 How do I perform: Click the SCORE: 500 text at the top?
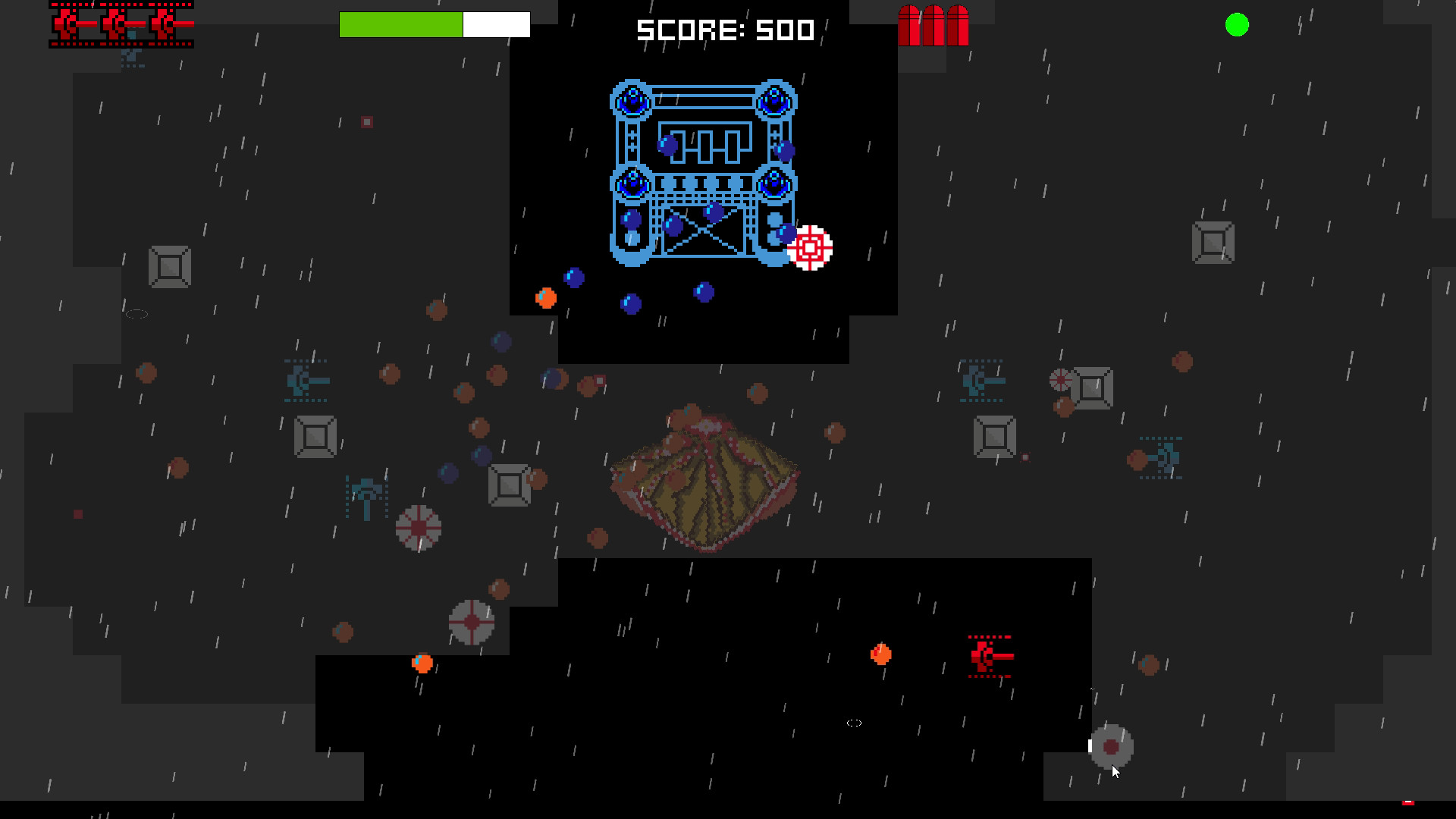pyautogui.click(x=725, y=30)
